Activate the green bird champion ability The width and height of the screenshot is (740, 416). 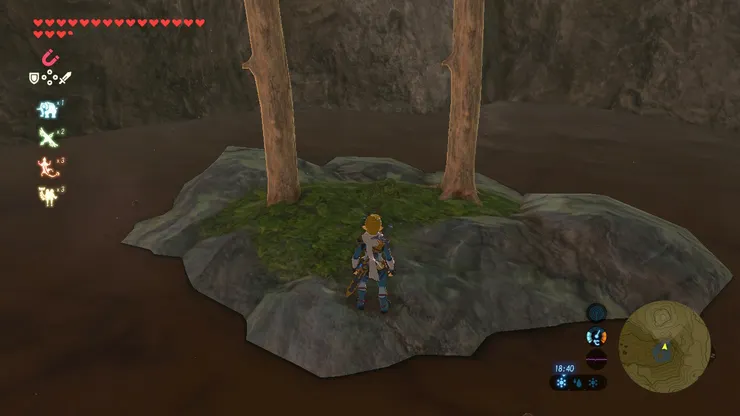[46, 137]
